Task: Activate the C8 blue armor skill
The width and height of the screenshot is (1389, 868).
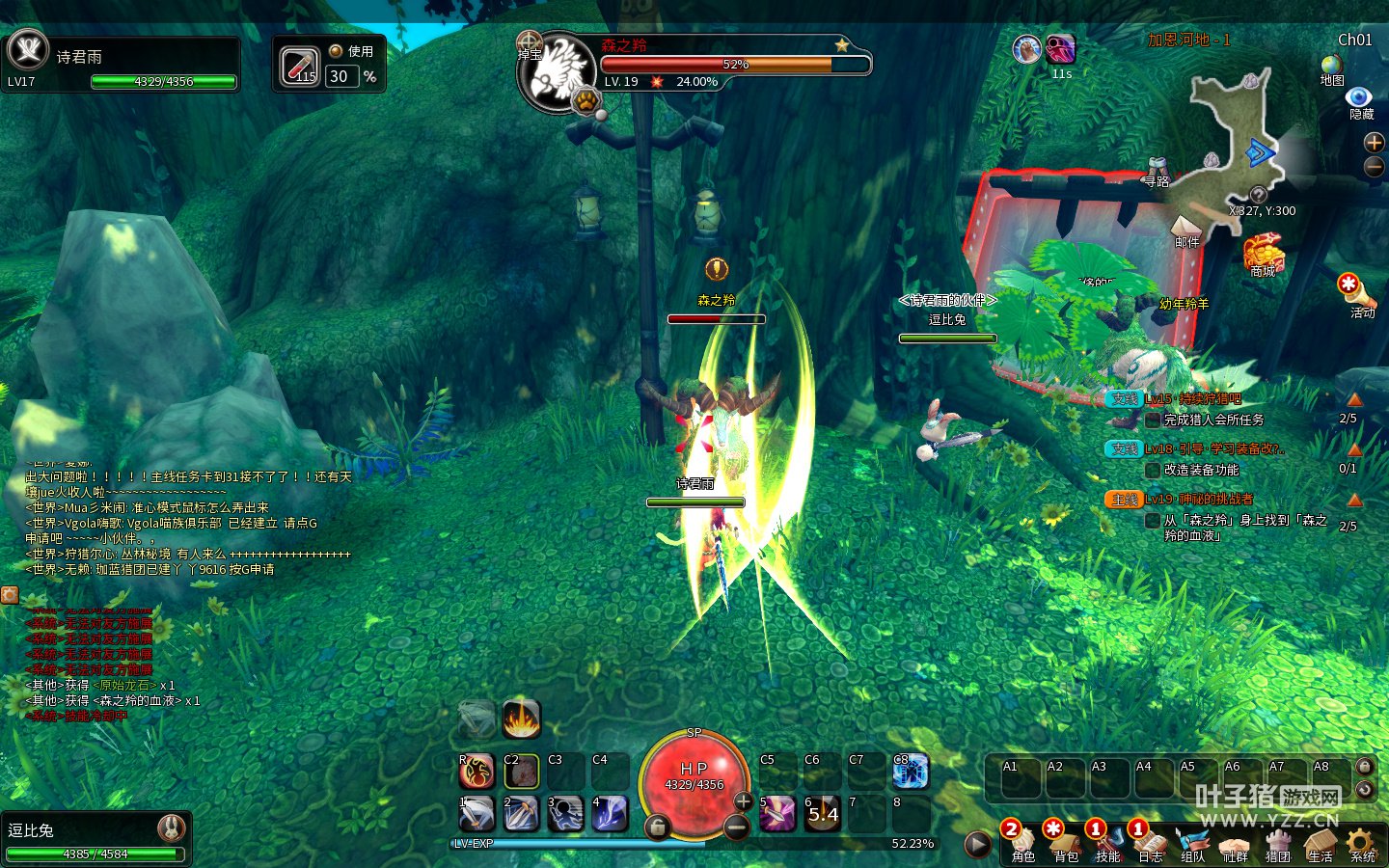Action: [x=910, y=771]
